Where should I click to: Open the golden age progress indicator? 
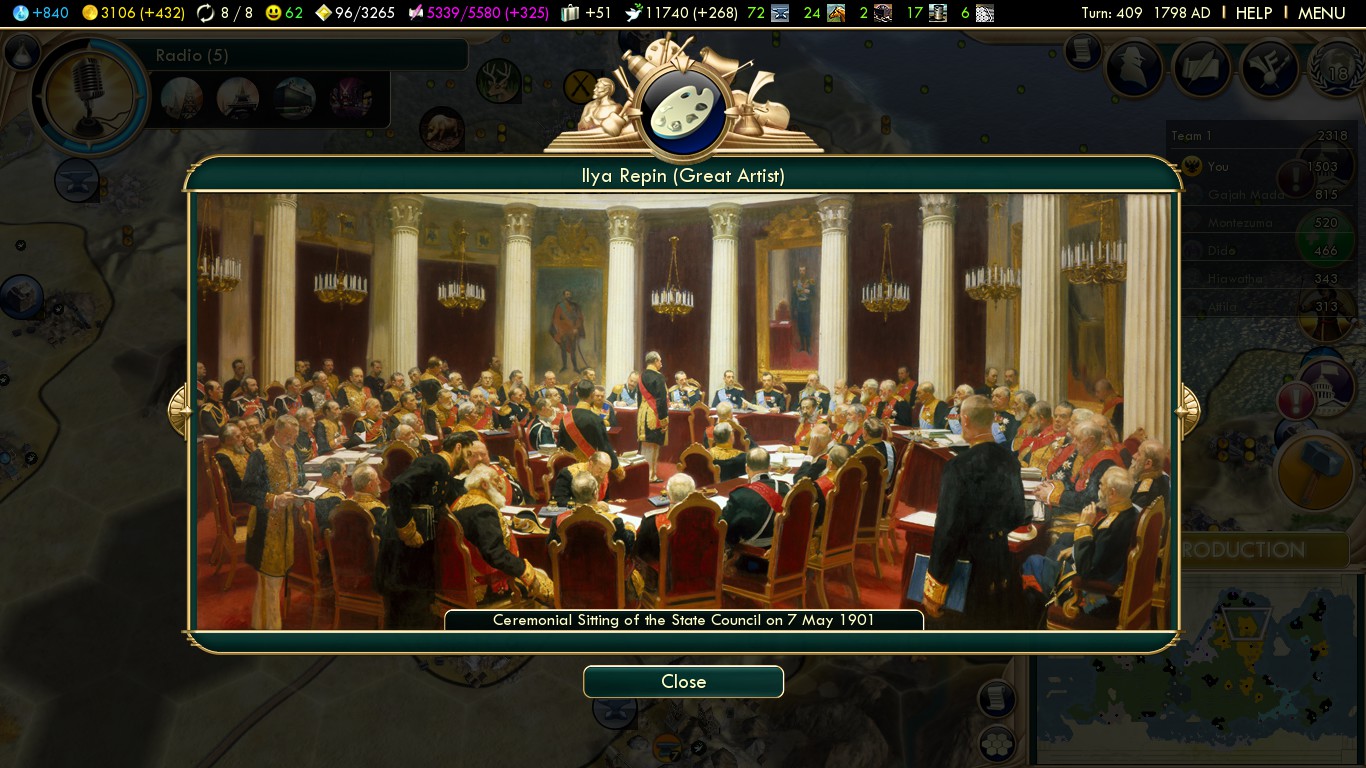click(x=355, y=13)
